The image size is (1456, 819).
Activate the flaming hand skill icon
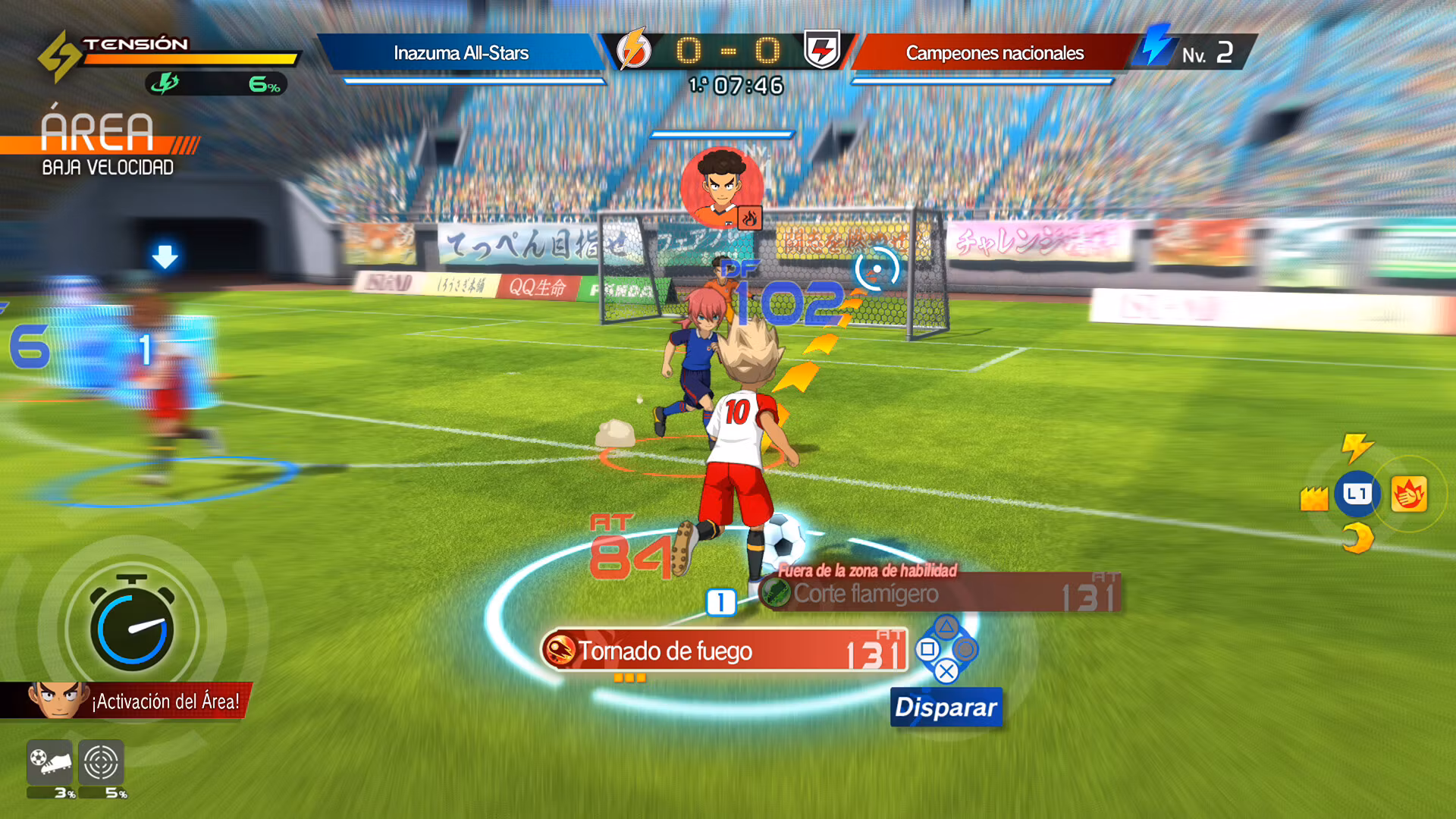pos(1409,494)
